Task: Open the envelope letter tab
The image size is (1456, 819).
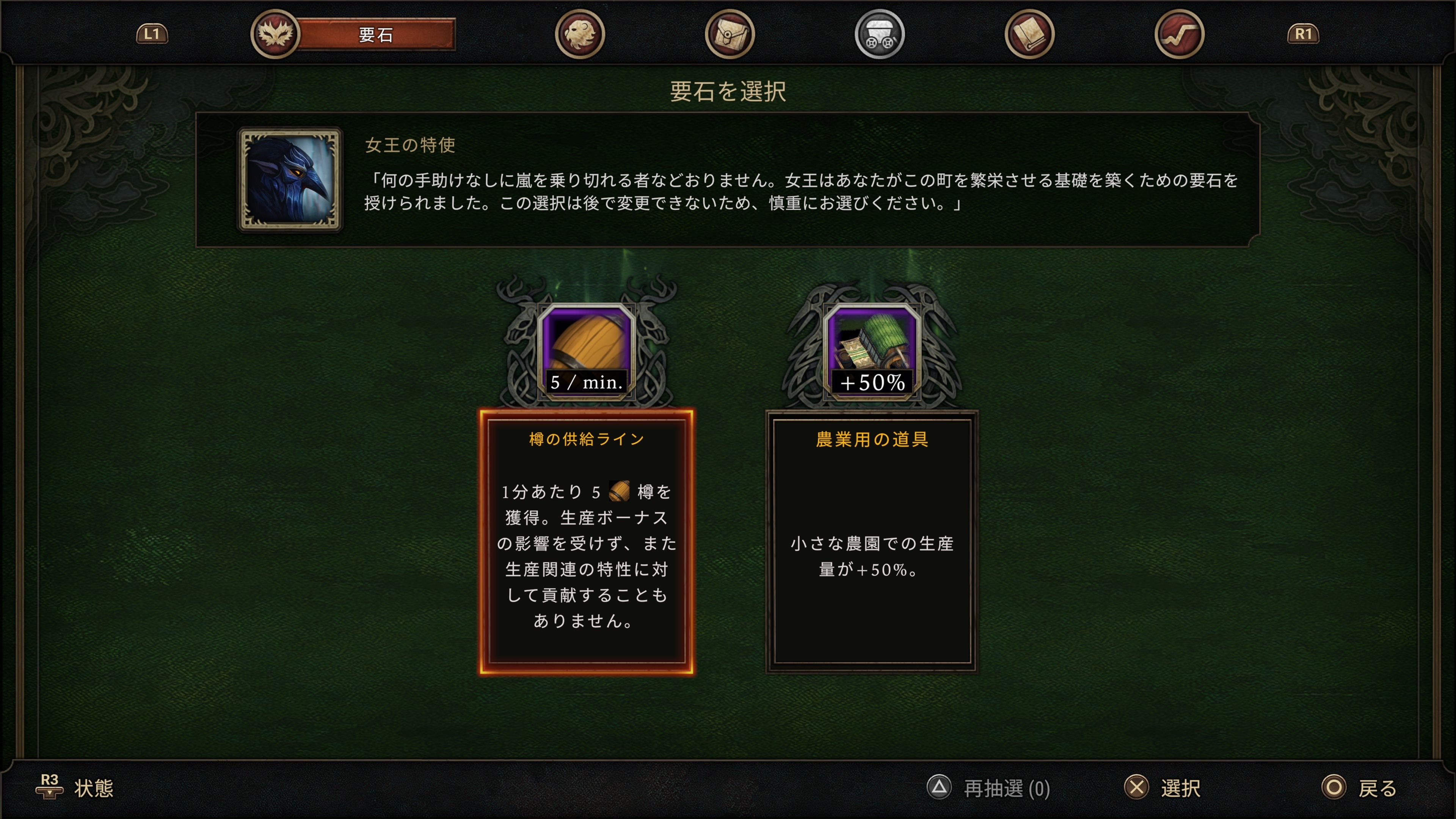Action: coord(729,35)
